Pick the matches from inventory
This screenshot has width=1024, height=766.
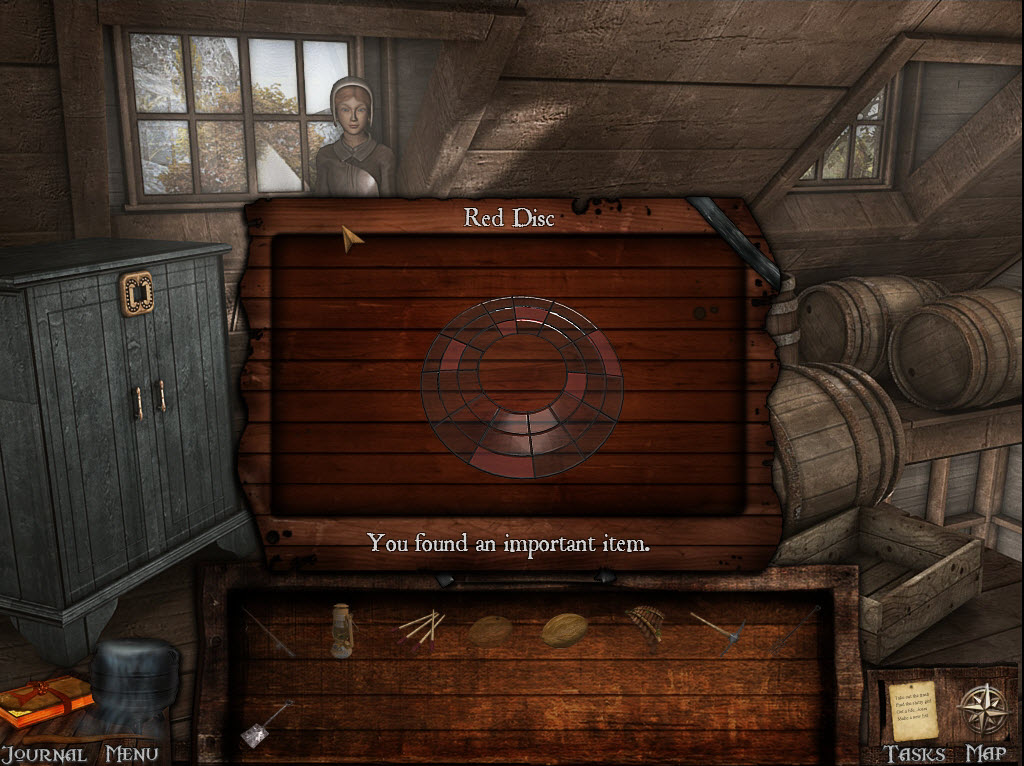coord(421,627)
